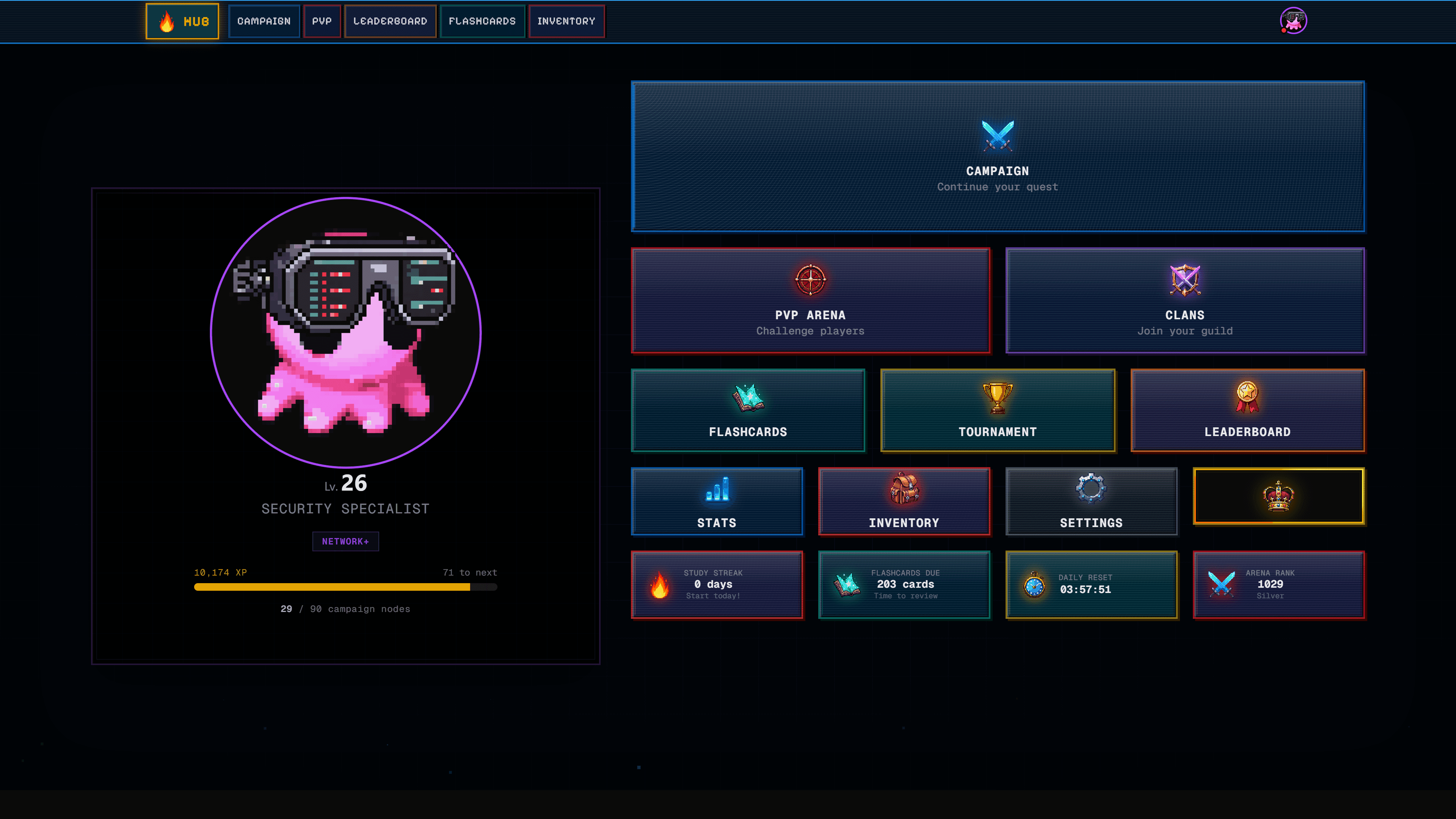The height and width of the screenshot is (819, 1456).
Task: Switch to the Inventory navigation tab
Action: click(x=566, y=22)
